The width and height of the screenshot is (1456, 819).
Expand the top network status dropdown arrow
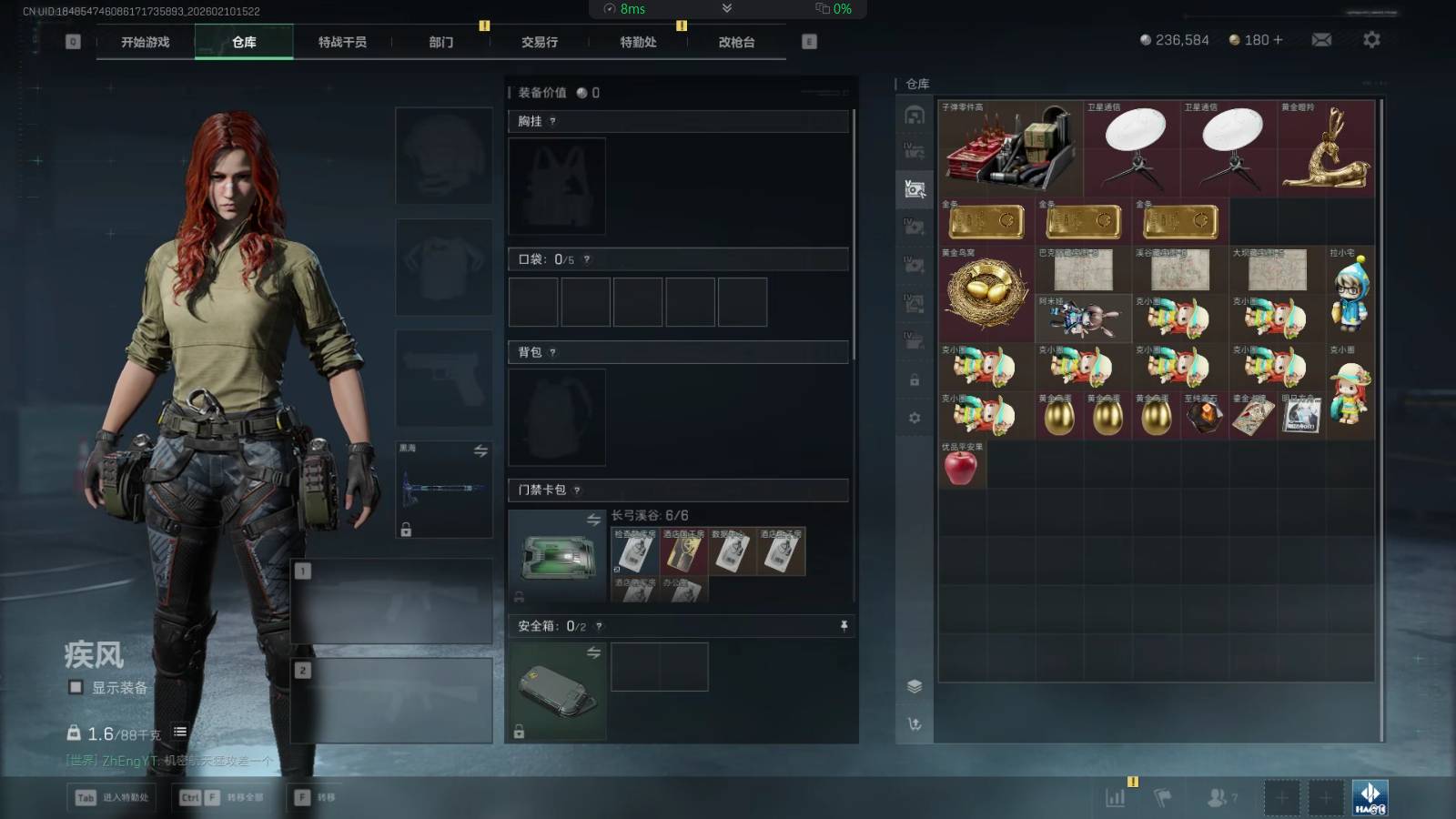[726, 8]
